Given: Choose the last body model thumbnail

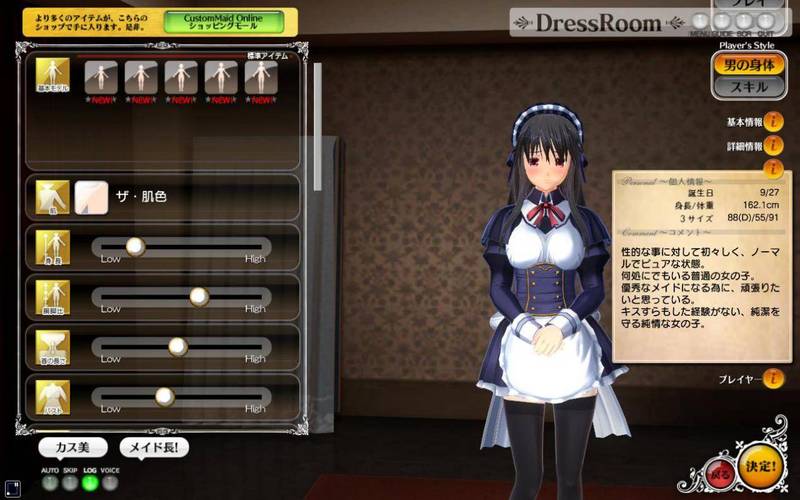Looking at the screenshot, I should [260, 76].
